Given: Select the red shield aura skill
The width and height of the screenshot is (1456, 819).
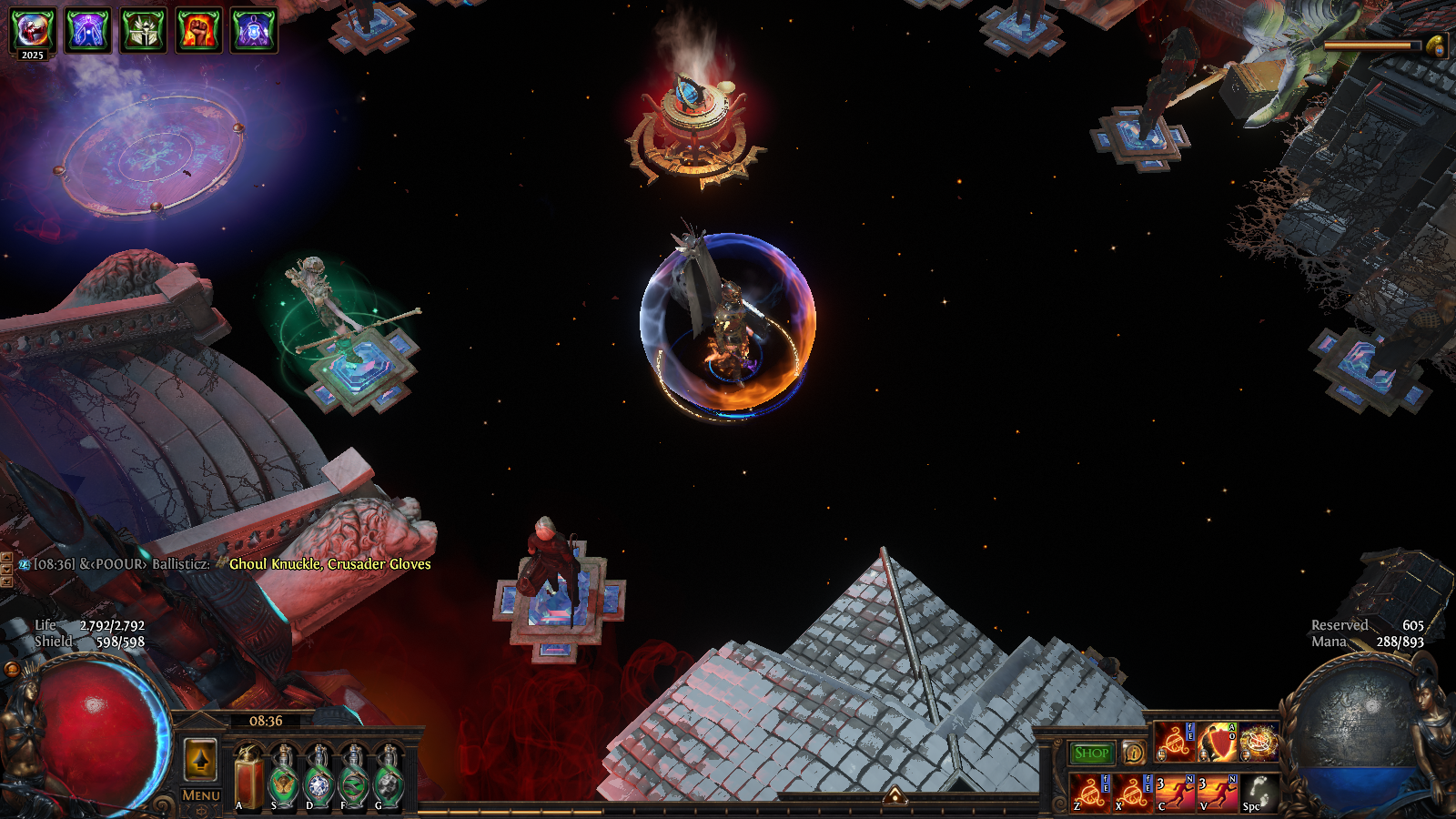Looking at the screenshot, I should coord(1217,743).
